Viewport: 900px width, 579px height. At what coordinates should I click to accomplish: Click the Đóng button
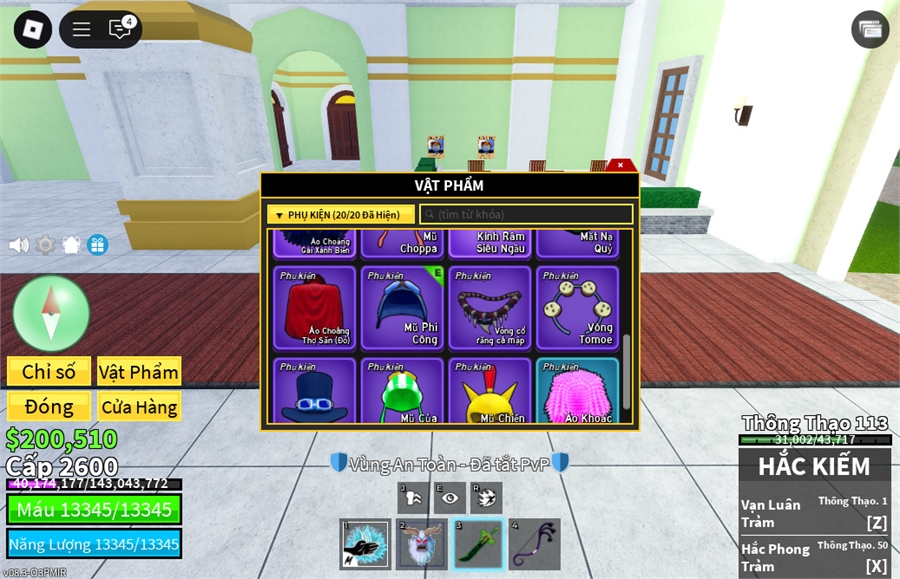[x=49, y=407]
